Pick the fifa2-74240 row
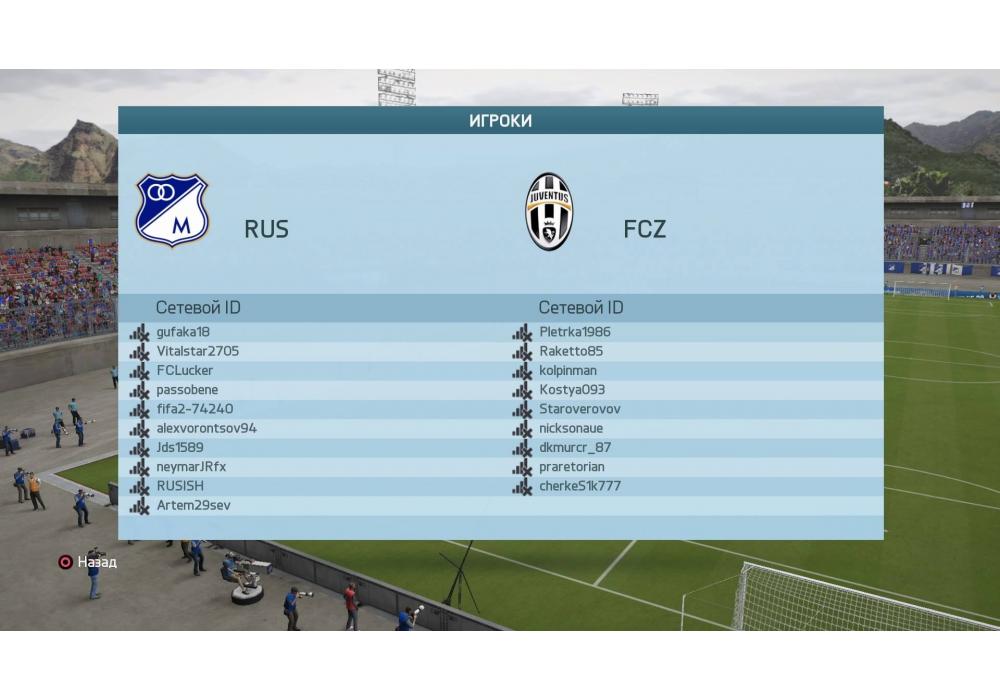Screen dimensions: 1000x700 coord(195,409)
